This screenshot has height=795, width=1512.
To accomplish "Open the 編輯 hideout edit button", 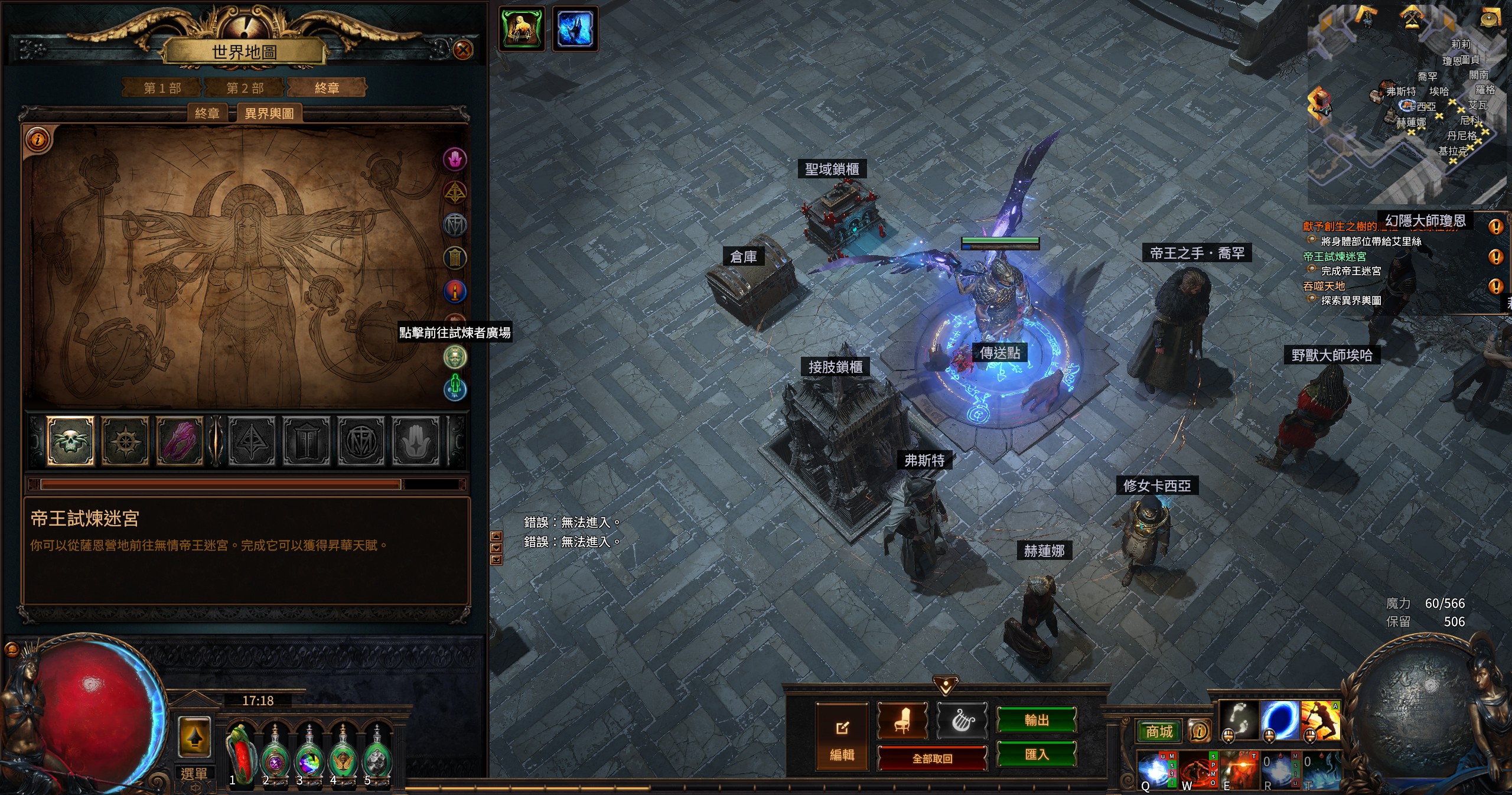I will click(842, 737).
